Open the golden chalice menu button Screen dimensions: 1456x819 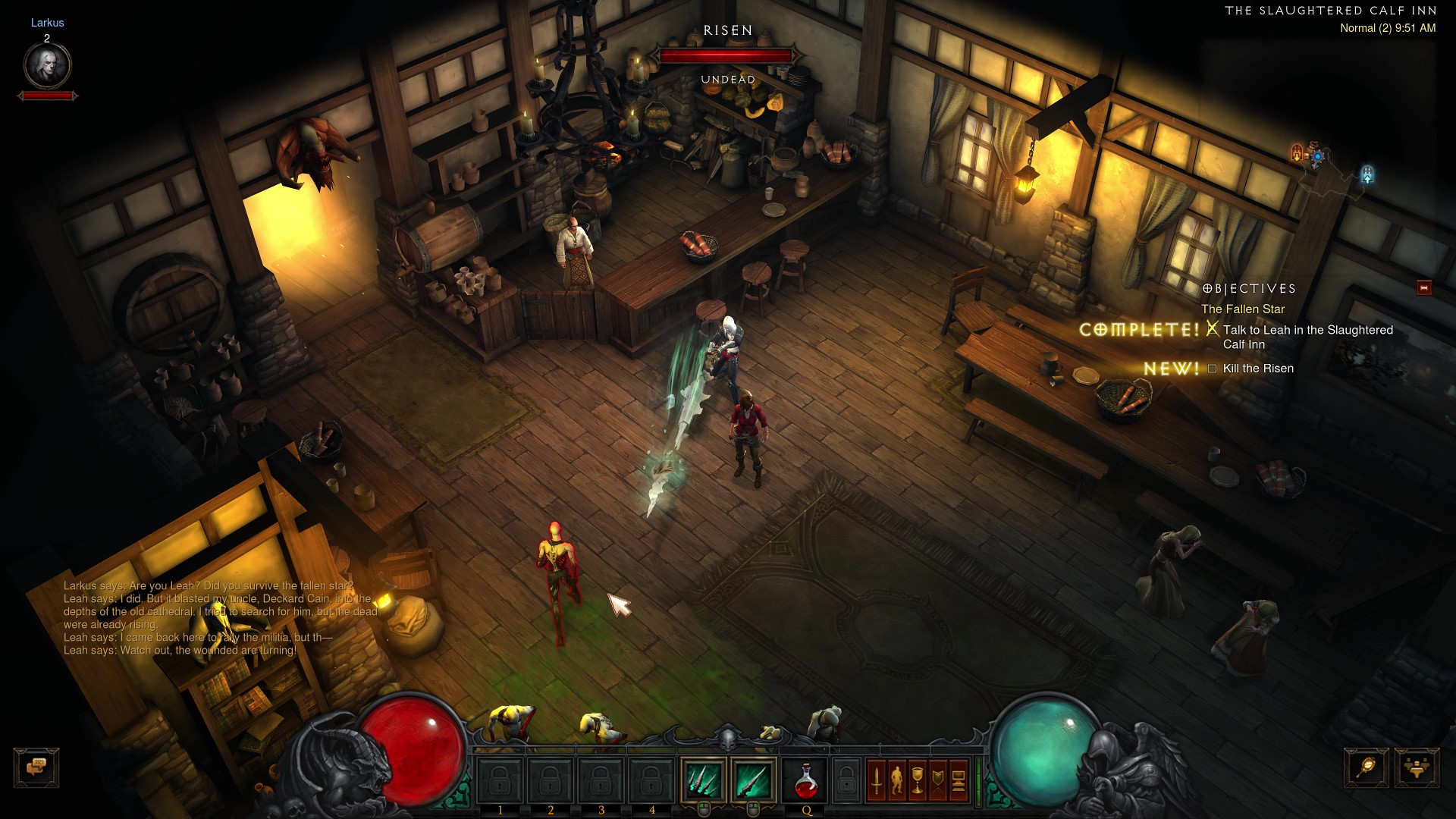[918, 780]
